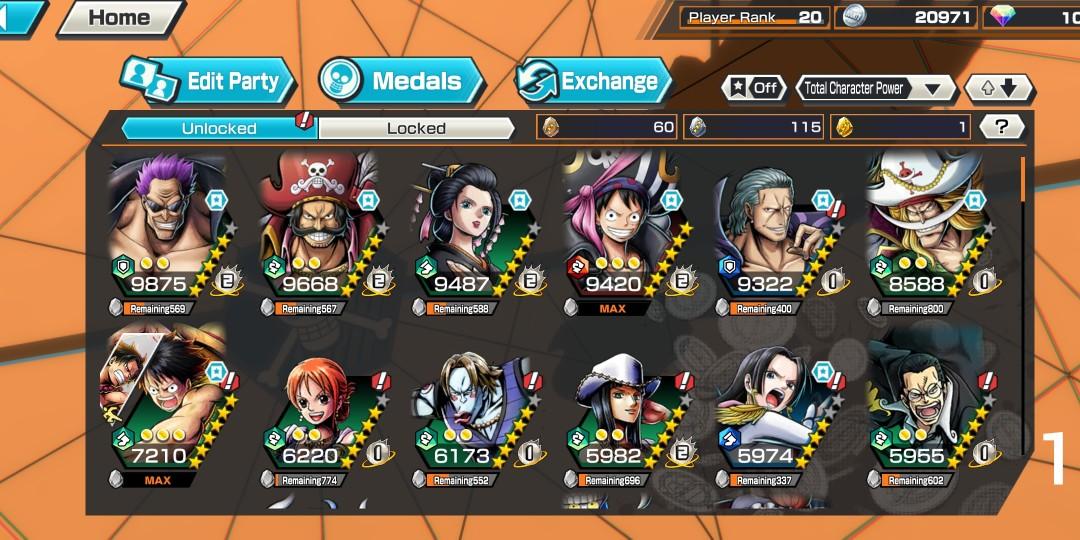Toggle the star filter Off button
Screen dimensions: 1080x540
click(754, 88)
